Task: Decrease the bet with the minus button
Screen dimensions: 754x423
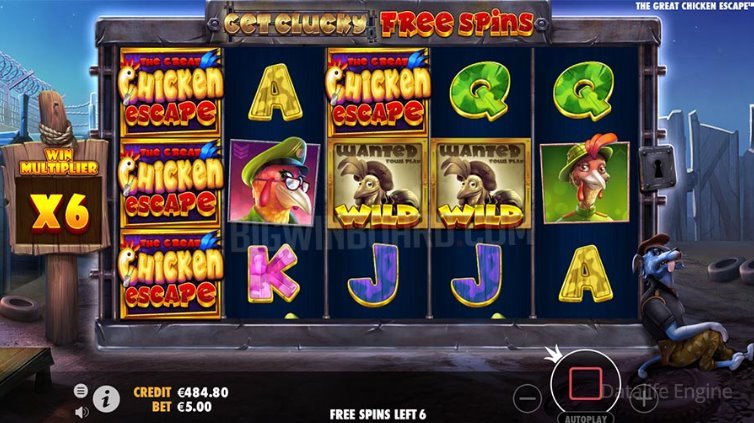Action: (530, 399)
